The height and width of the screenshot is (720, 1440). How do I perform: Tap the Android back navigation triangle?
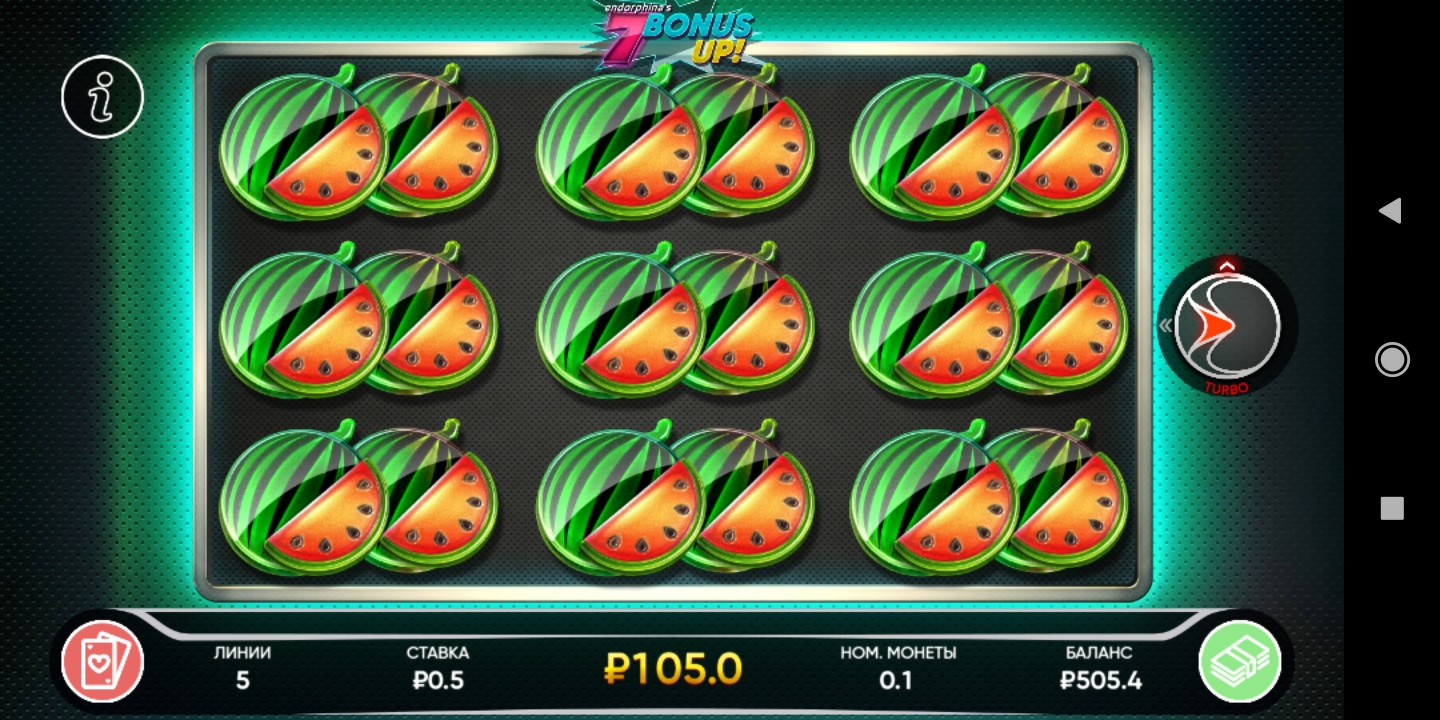(1390, 210)
